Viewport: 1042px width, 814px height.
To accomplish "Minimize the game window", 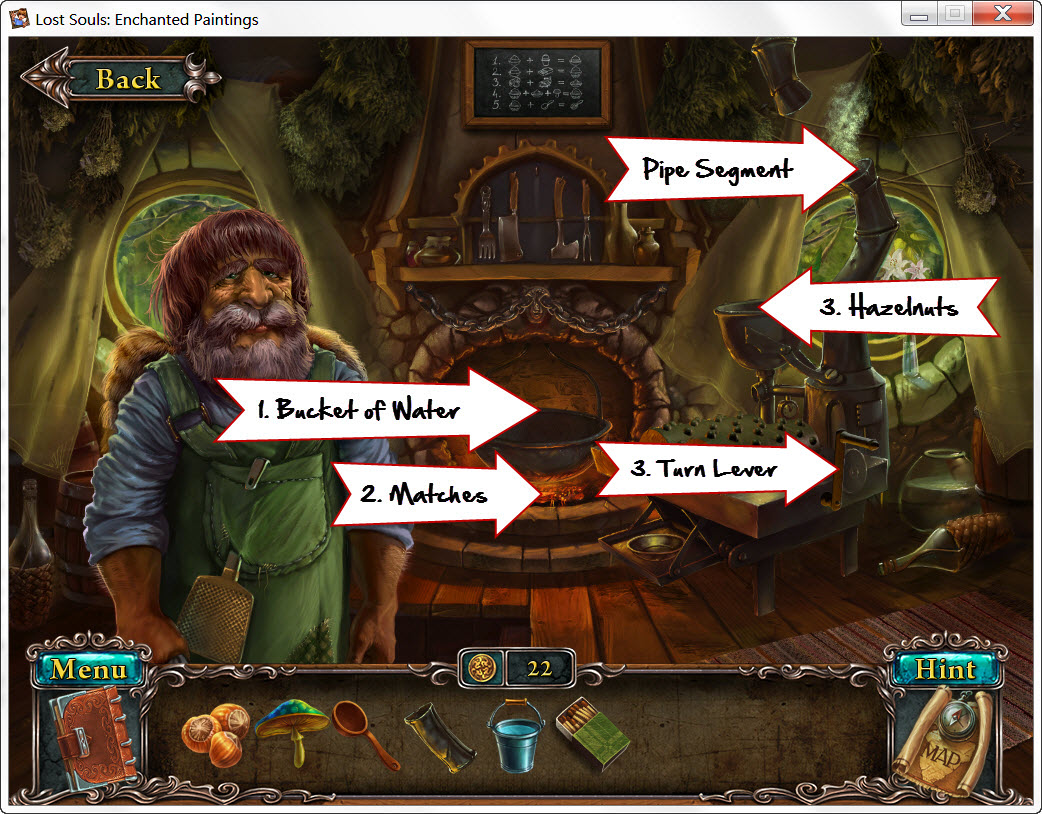I will [x=920, y=15].
